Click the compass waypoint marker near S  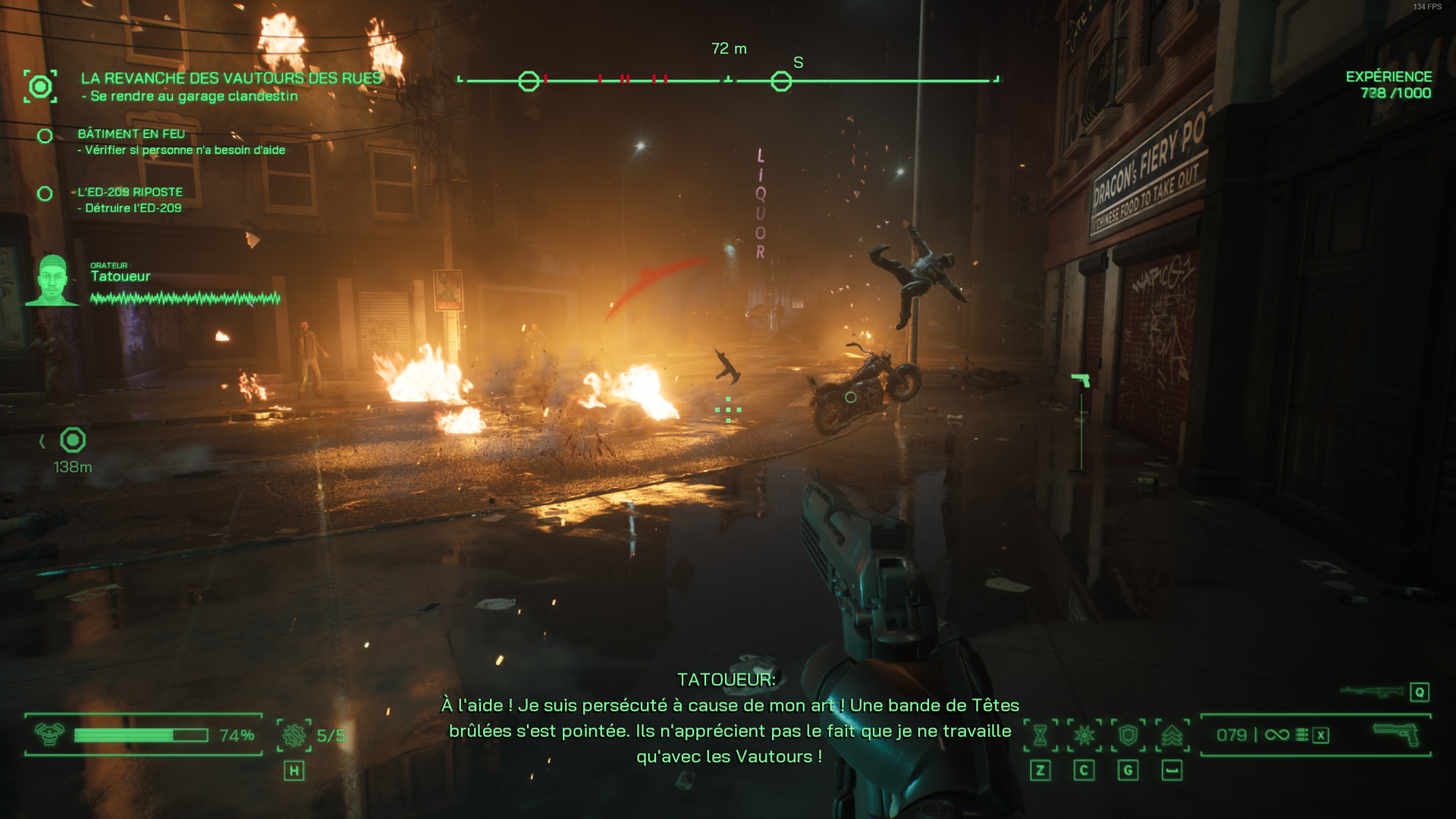click(x=781, y=81)
